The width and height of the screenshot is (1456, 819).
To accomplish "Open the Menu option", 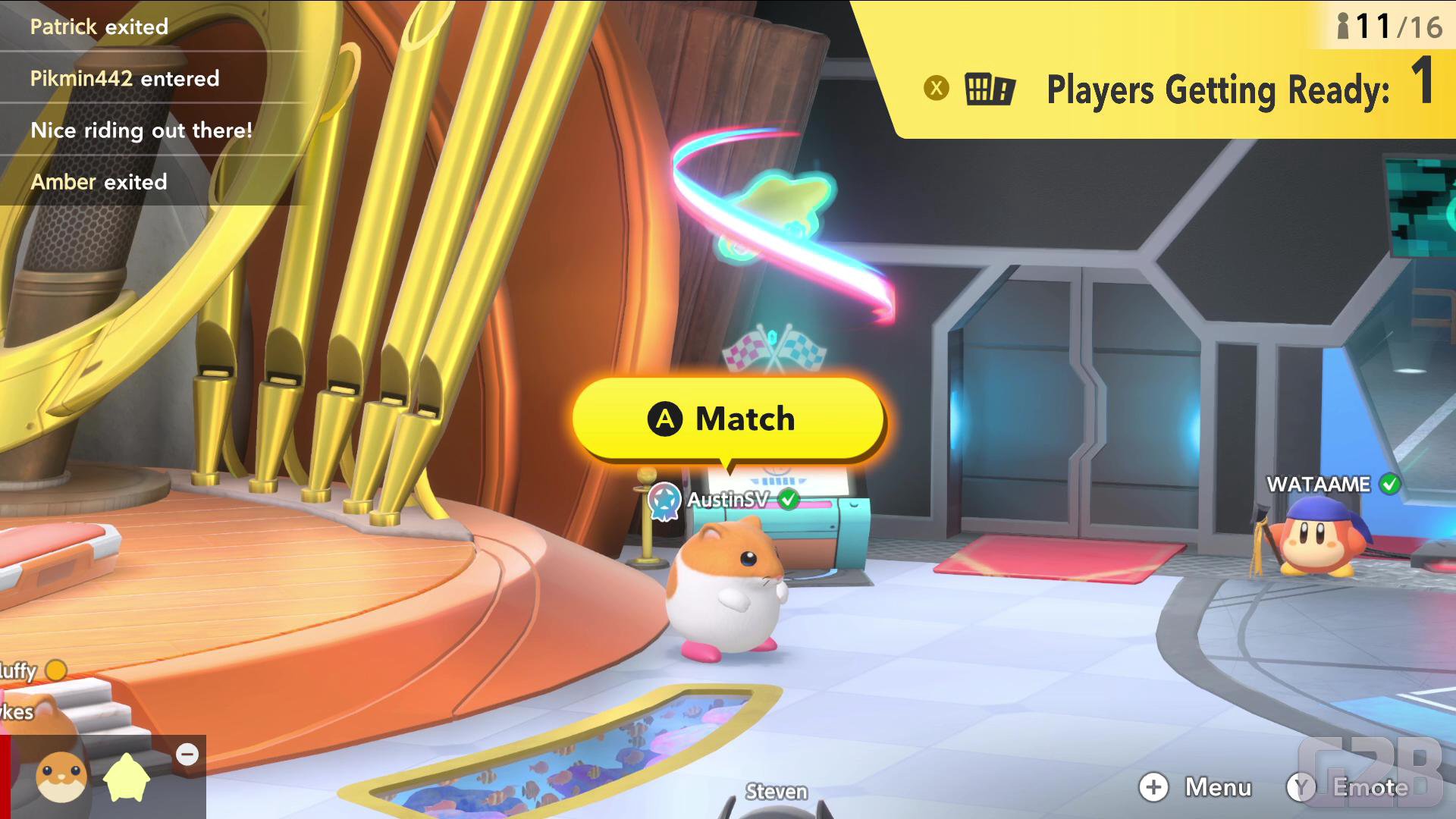I will [x=1196, y=787].
